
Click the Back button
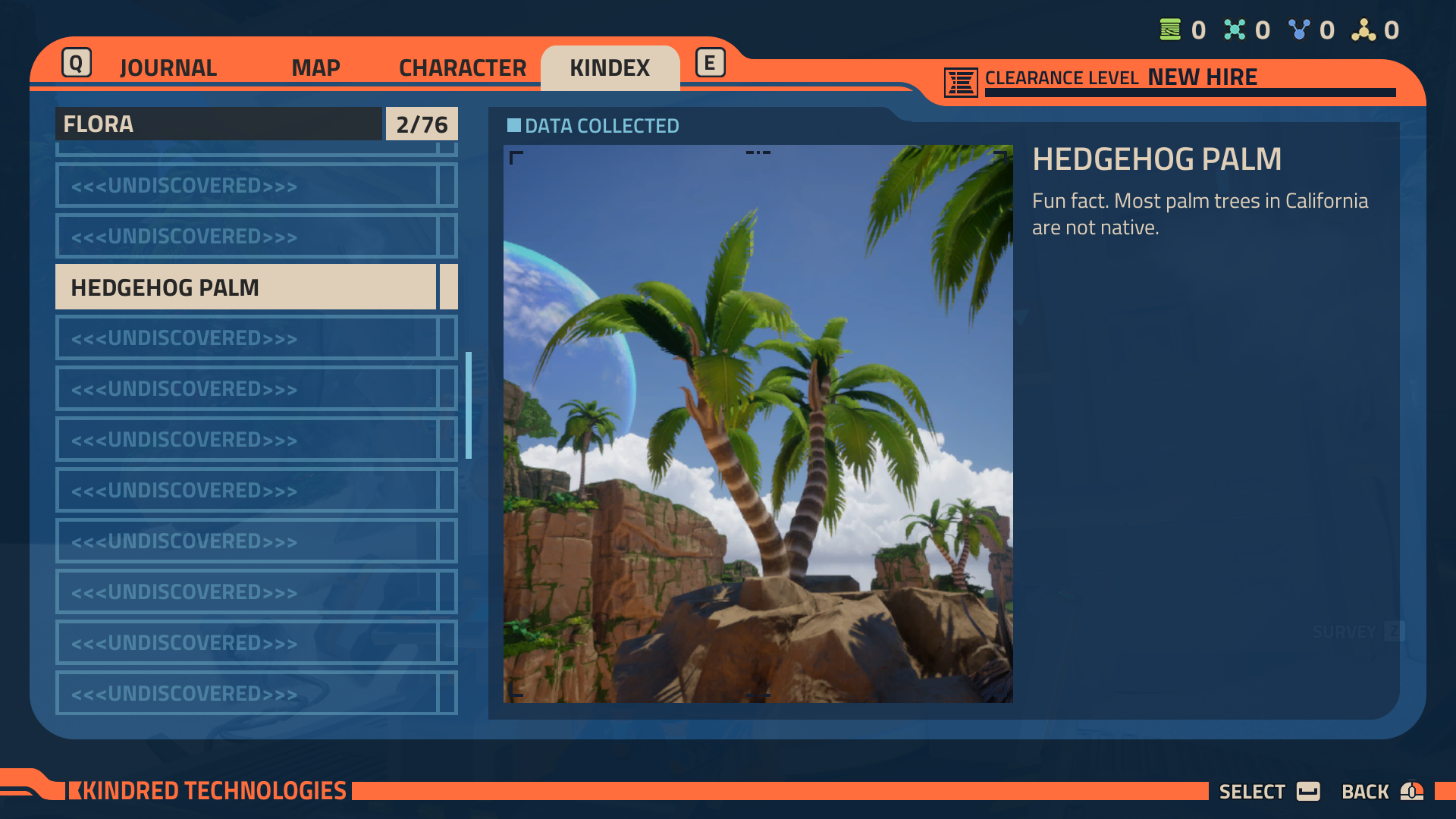(x=1381, y=792)
